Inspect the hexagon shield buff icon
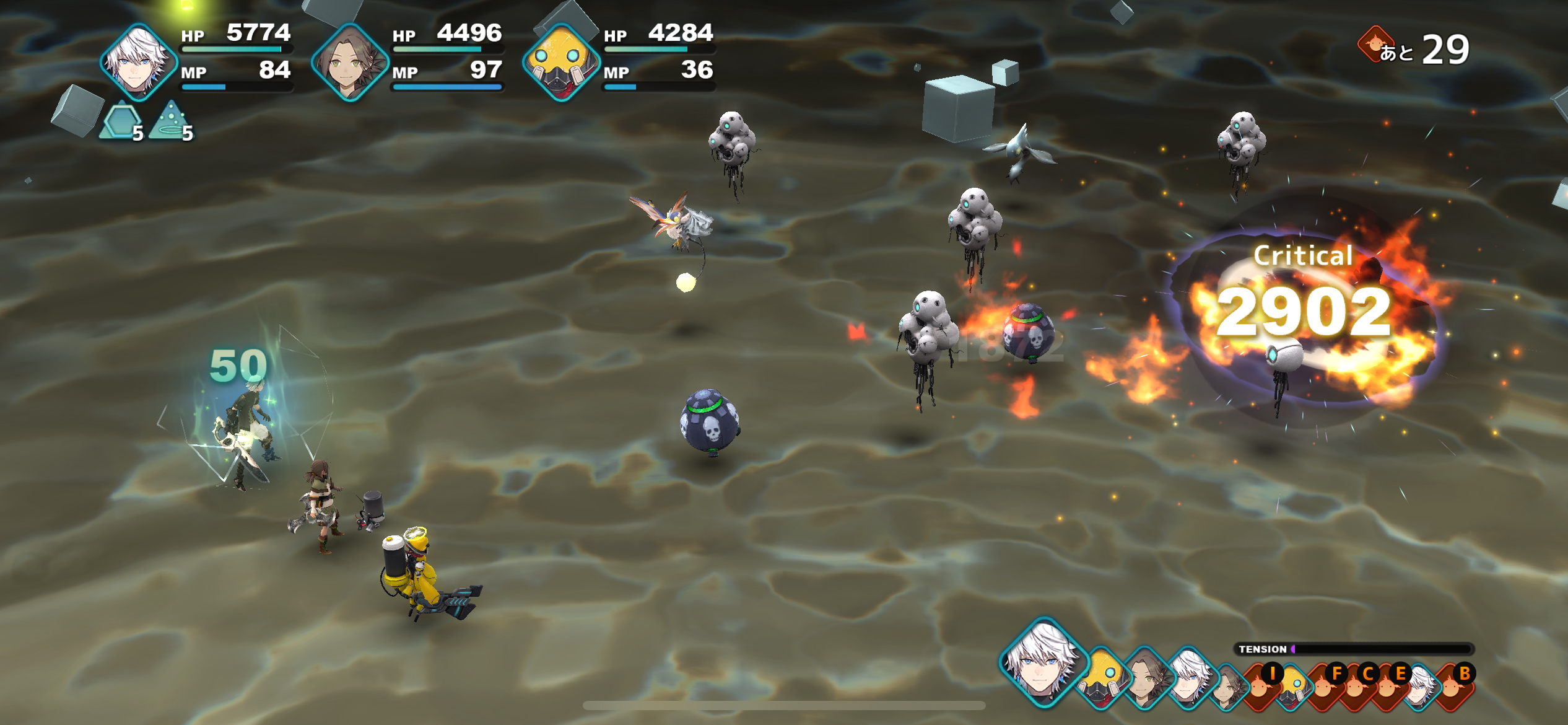Screen dimensions: 1568x725 (121, 122)
